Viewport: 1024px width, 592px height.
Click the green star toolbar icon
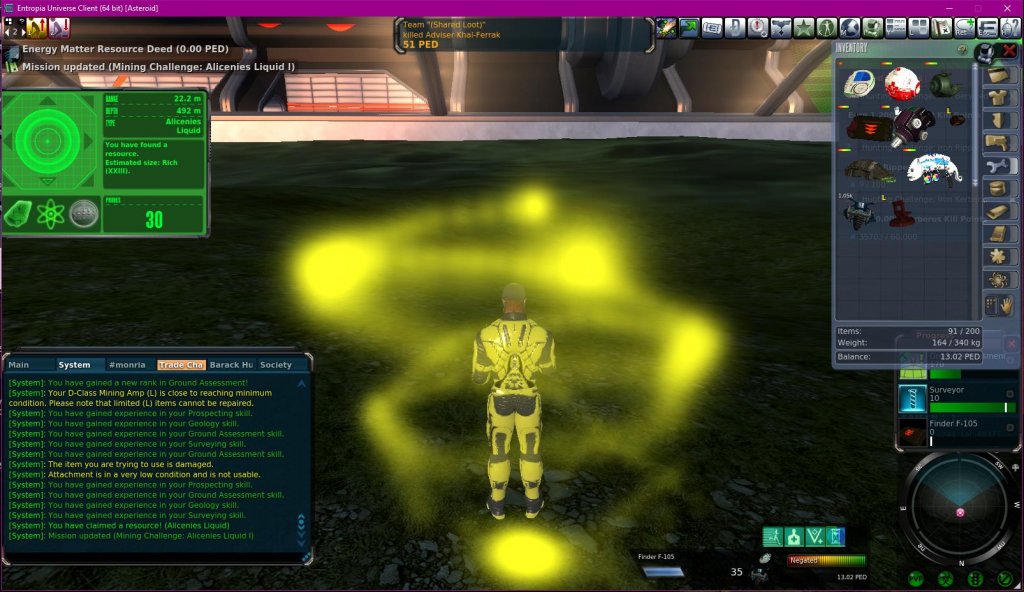804,28
